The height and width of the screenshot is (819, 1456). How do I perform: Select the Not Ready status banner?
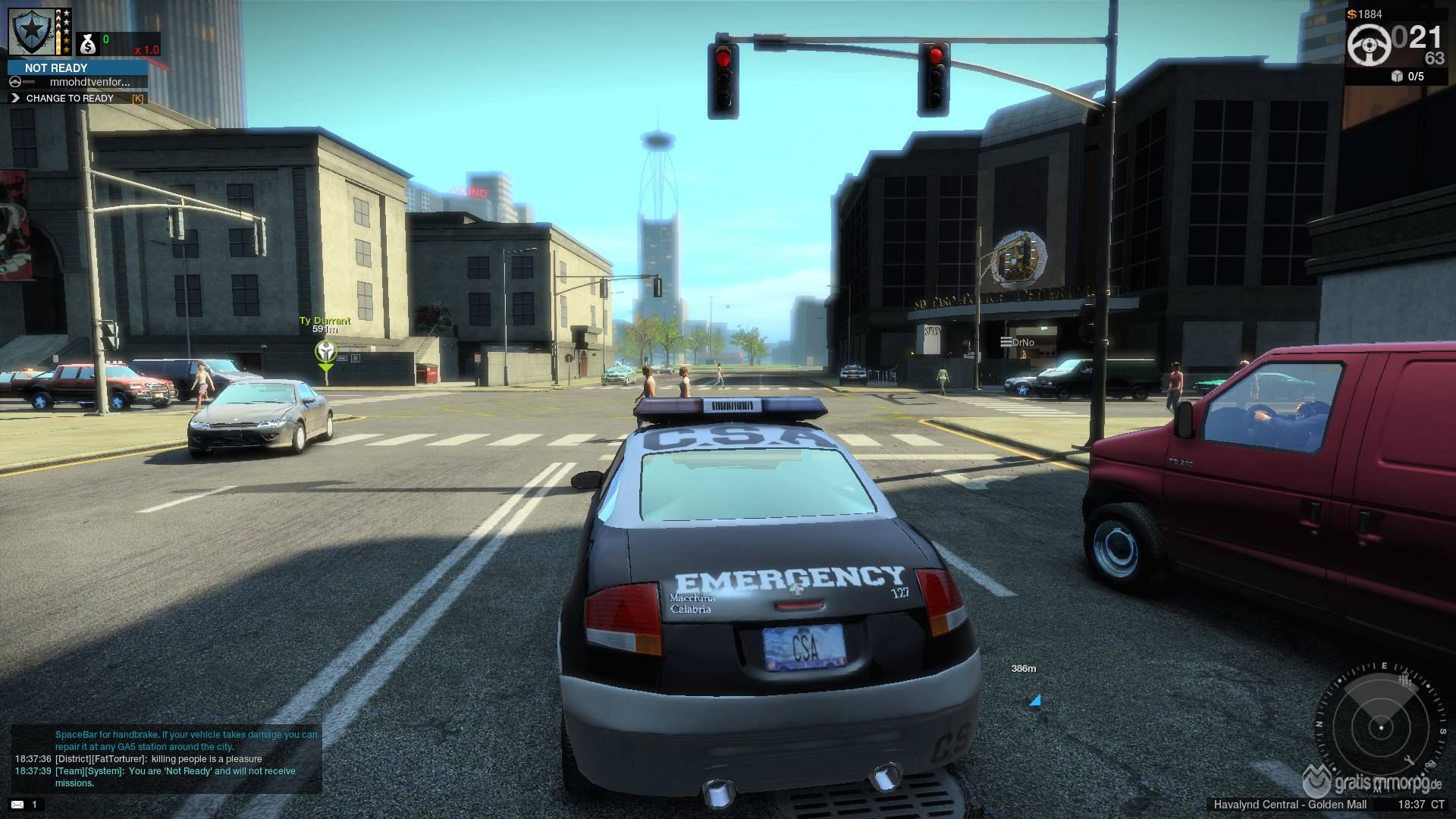click(x=77, y=67)
